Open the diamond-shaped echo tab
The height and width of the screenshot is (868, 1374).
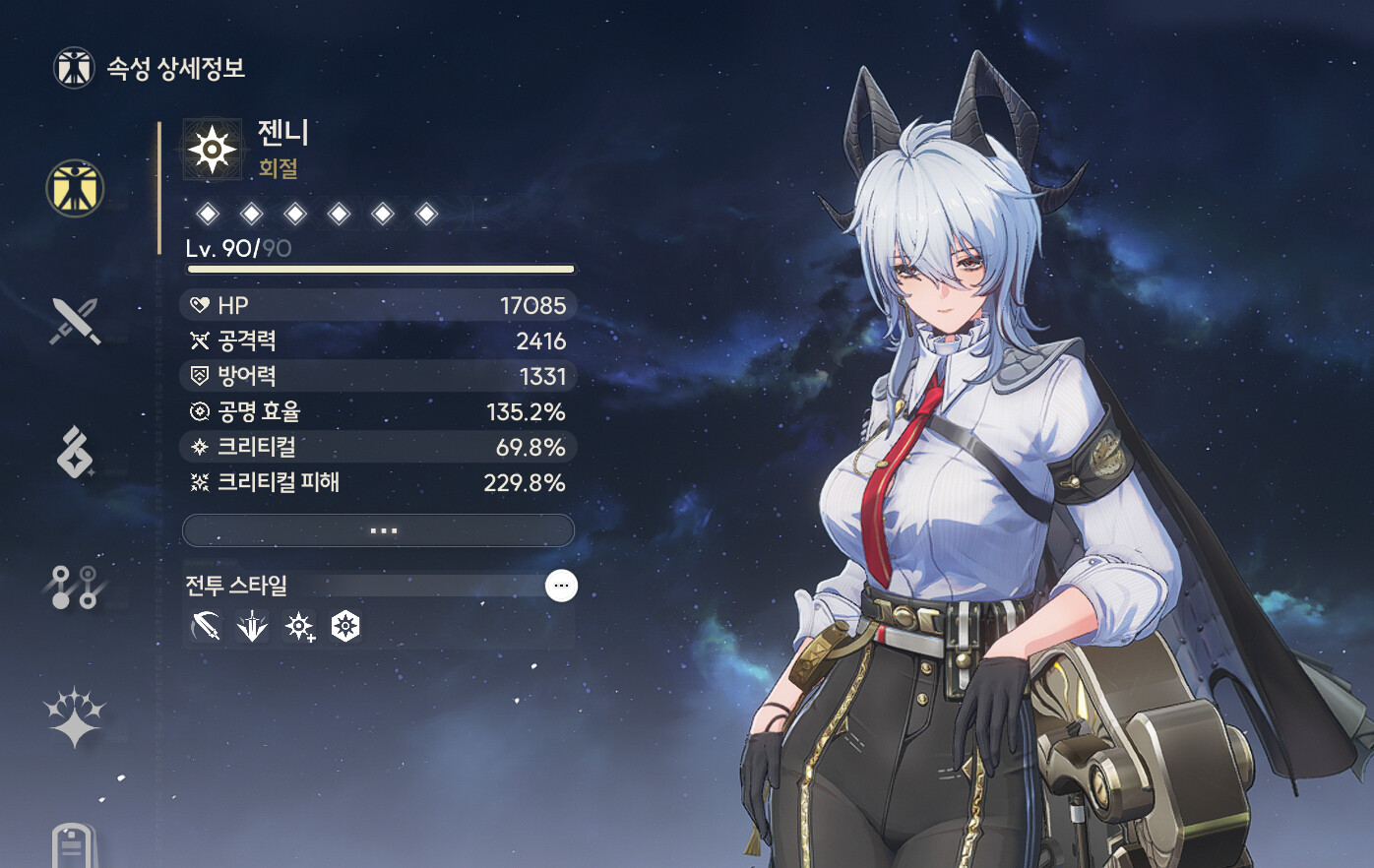(75, 453)
